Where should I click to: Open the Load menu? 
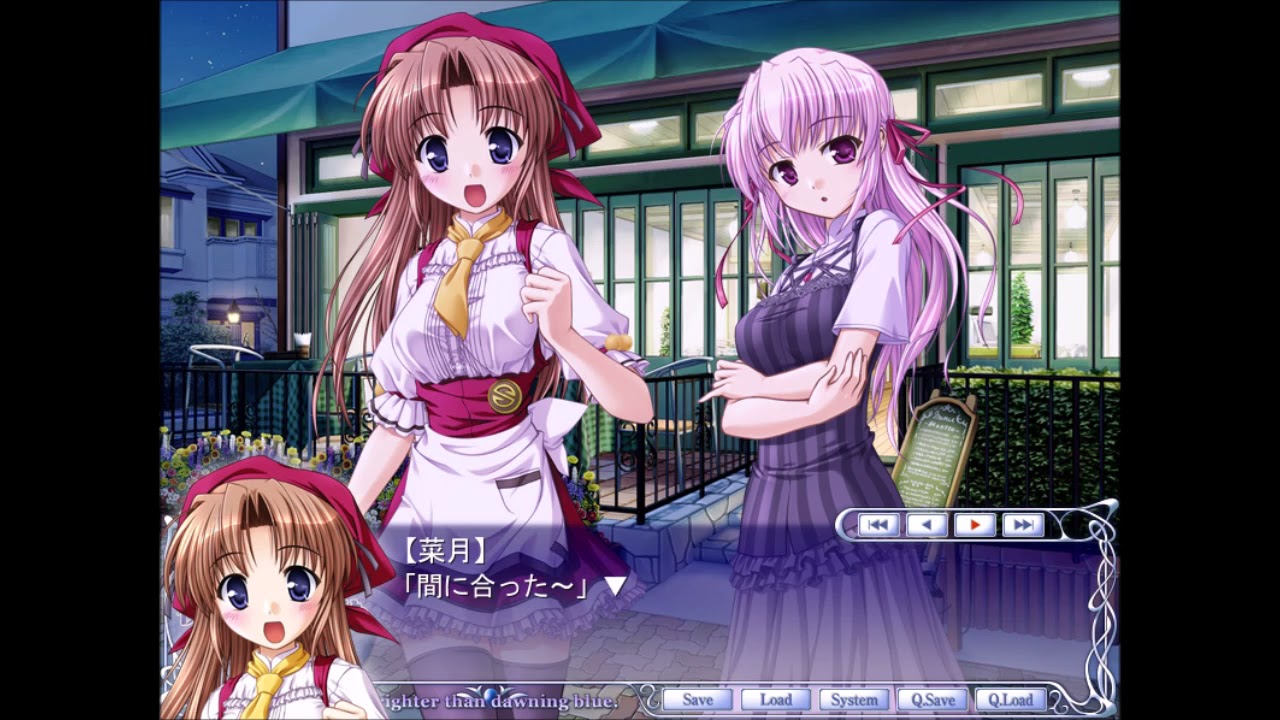click(775, 700)
